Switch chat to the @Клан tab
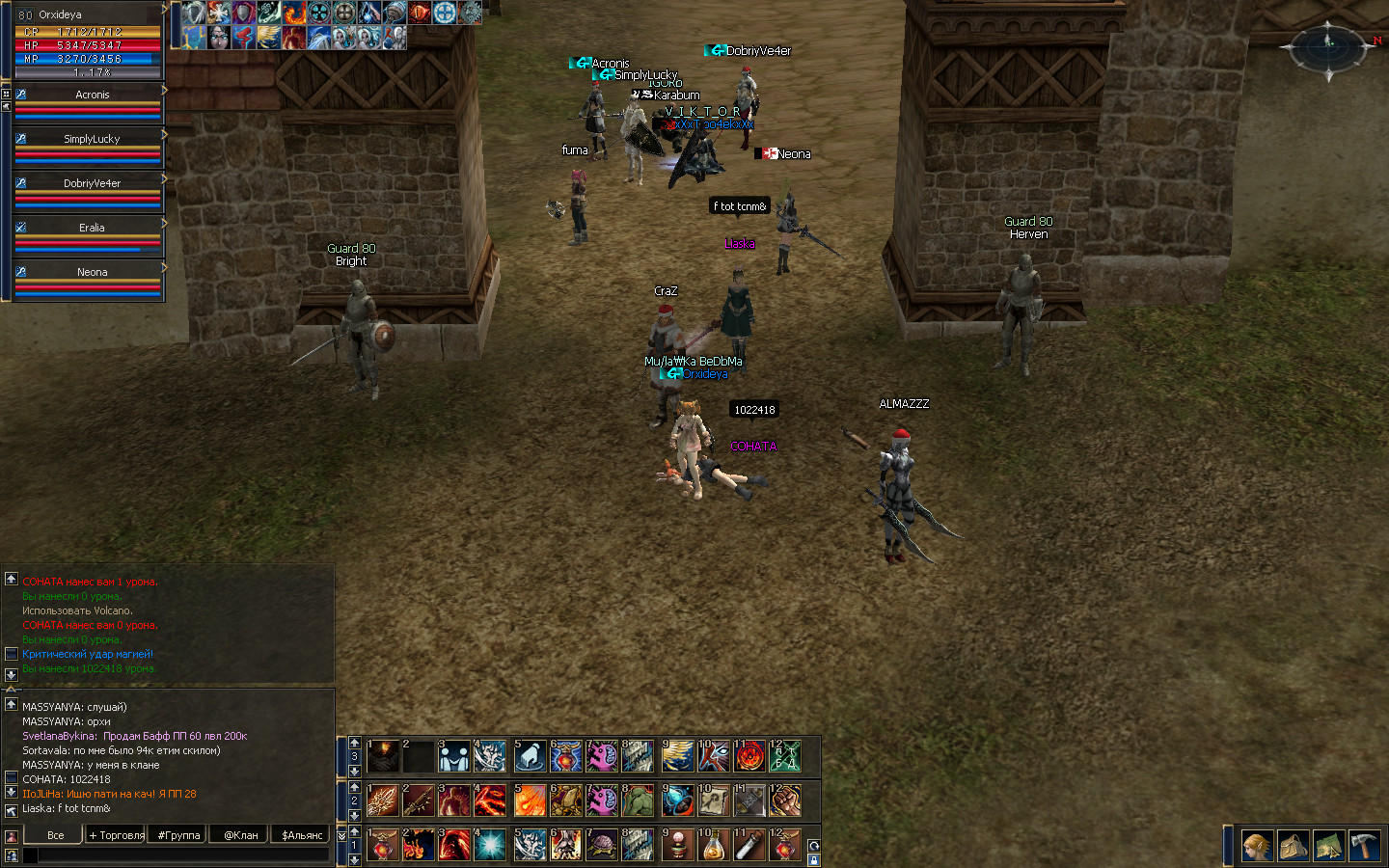The height and width of the screenshot is (868, 1389). tap(241, 835)
